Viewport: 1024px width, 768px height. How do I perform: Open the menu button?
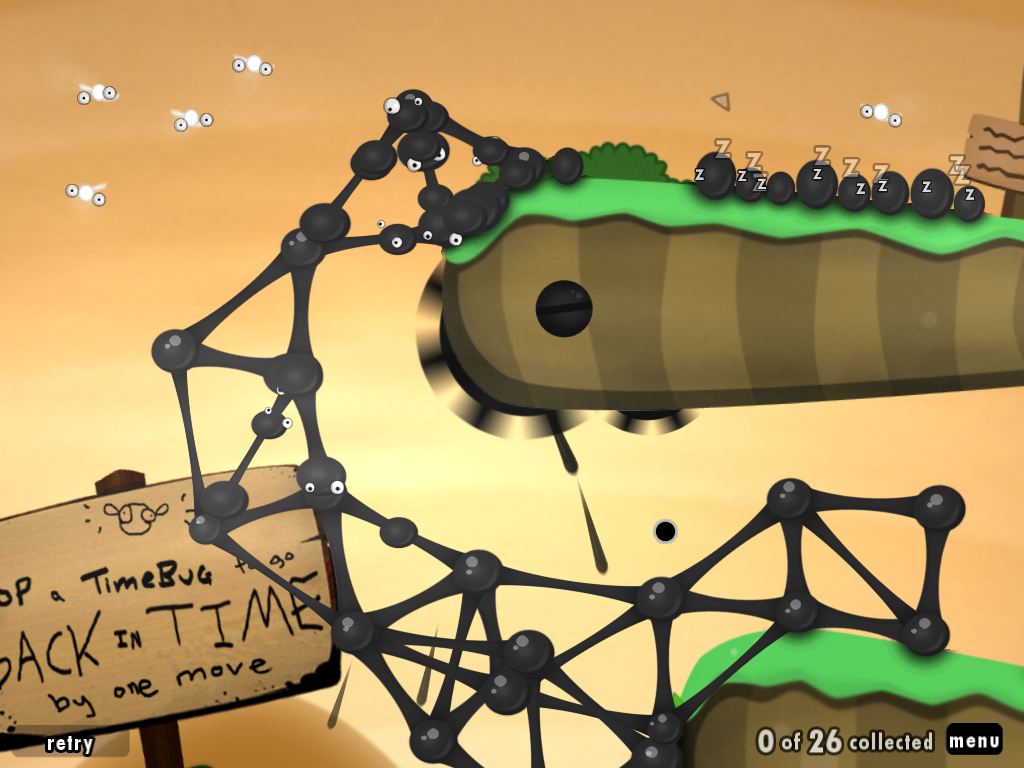coord(974,741)
